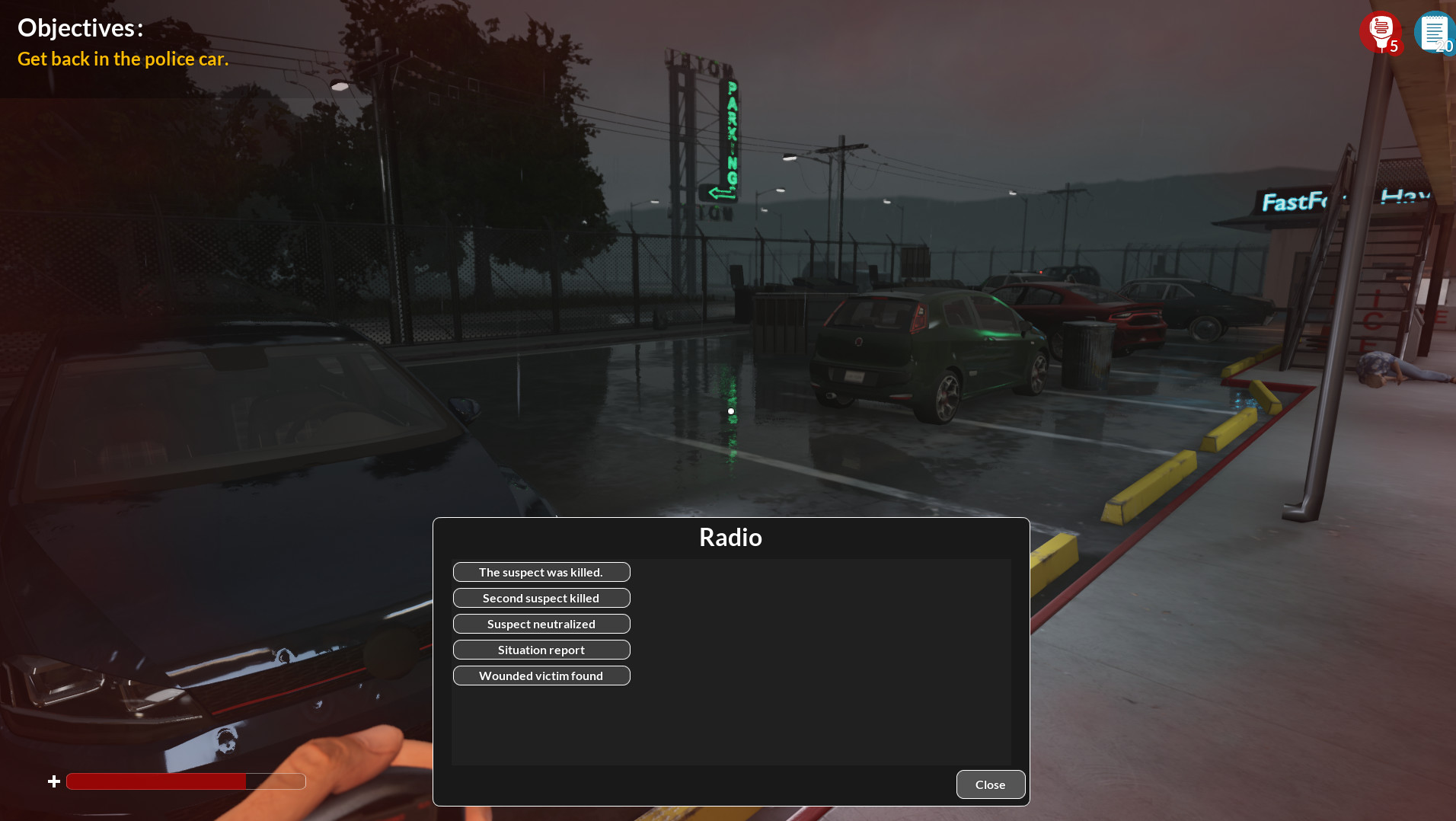
Task: Click the objective "Get back in the police car."
Action: click(123, 59)
